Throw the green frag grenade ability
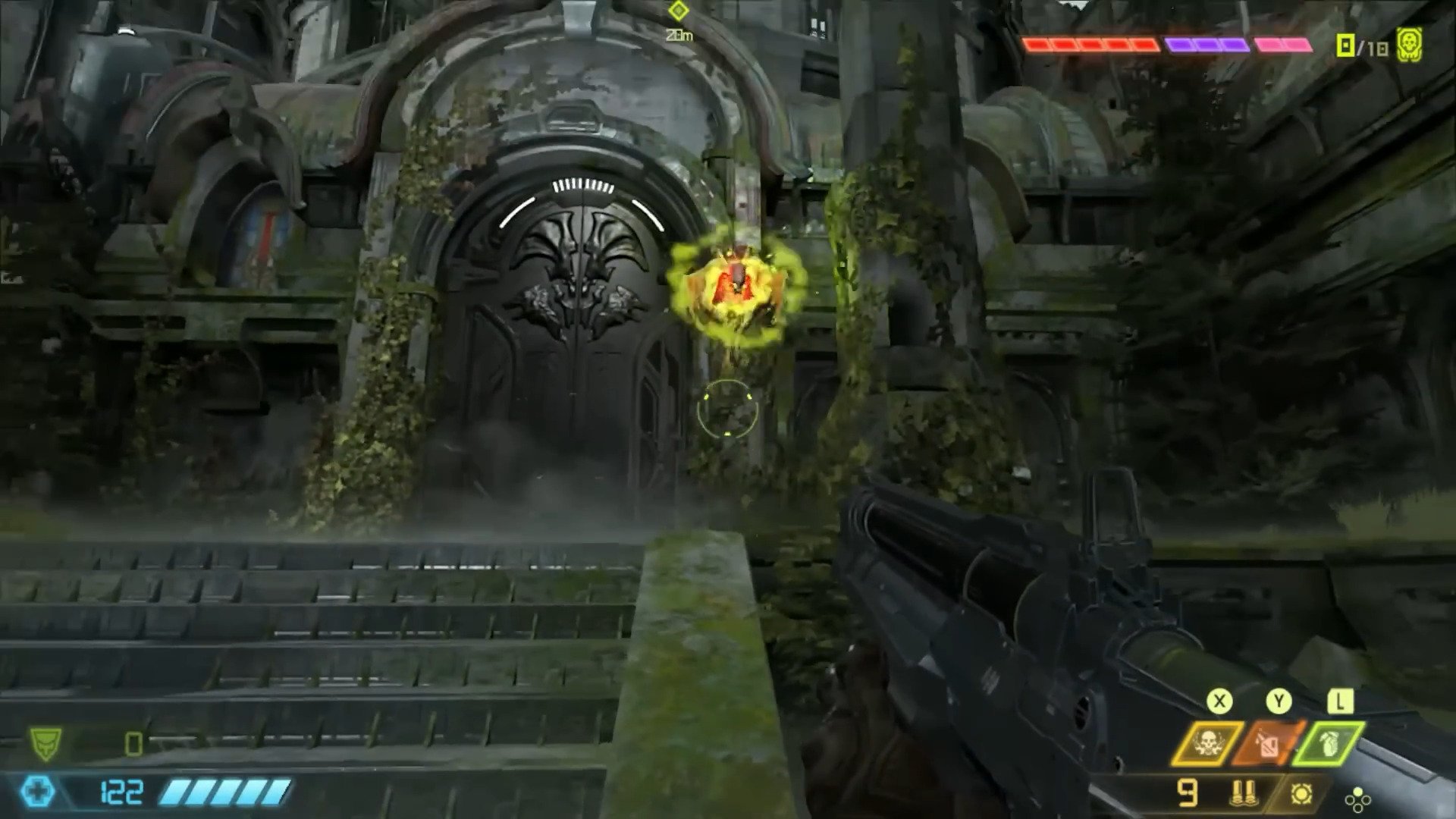Viewport: 1456px width, 819px height. click(x=1329, y=742)
